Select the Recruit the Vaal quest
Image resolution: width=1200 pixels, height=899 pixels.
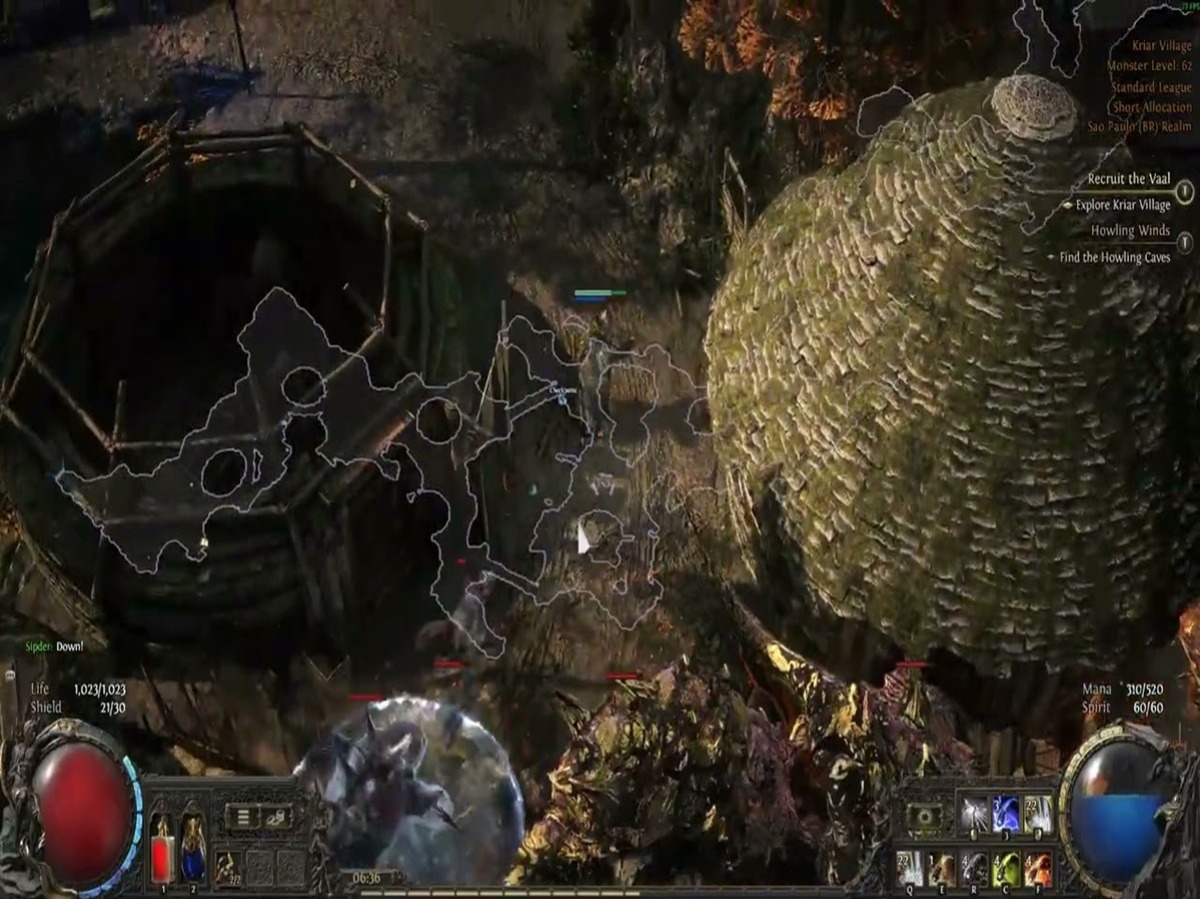pos(1128,179)
